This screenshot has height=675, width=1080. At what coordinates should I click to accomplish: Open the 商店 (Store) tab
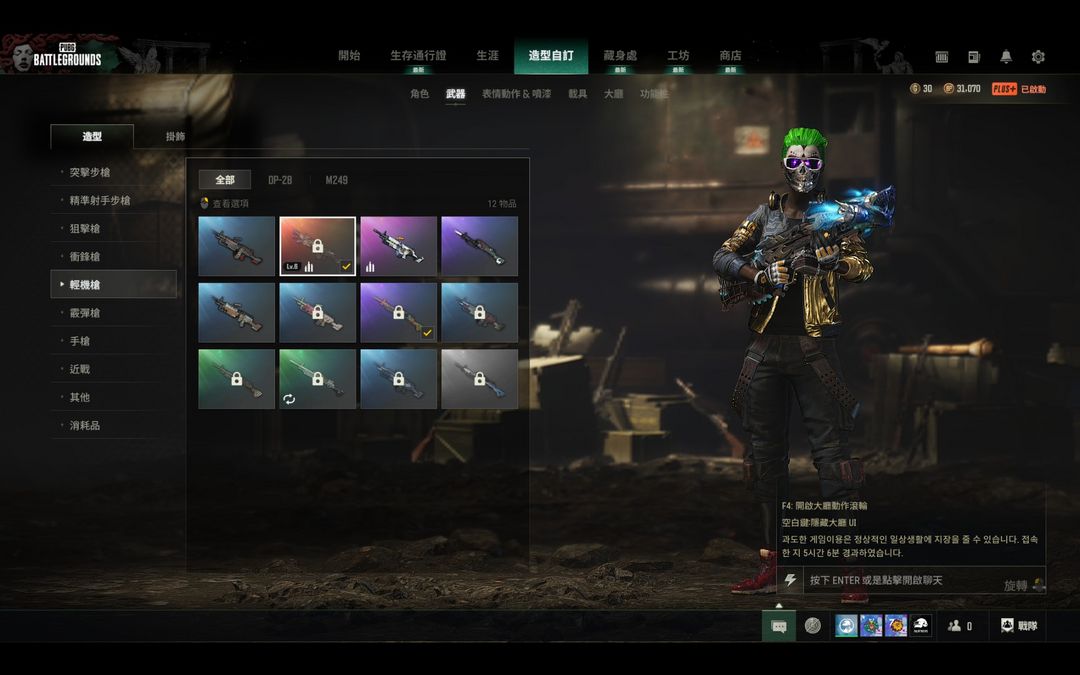click(x=730, y=56)
